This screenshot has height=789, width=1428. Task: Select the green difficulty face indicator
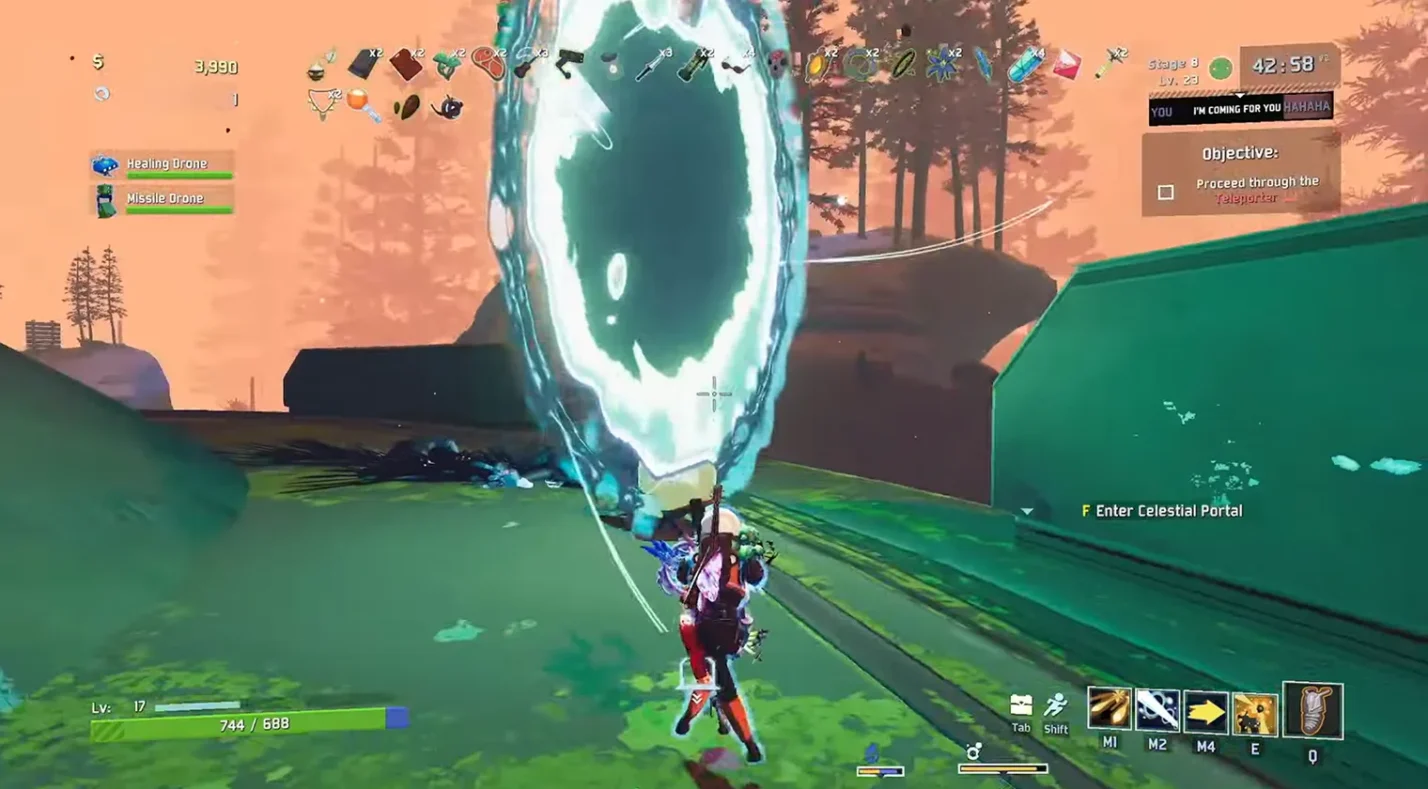tap(1219, 68)
